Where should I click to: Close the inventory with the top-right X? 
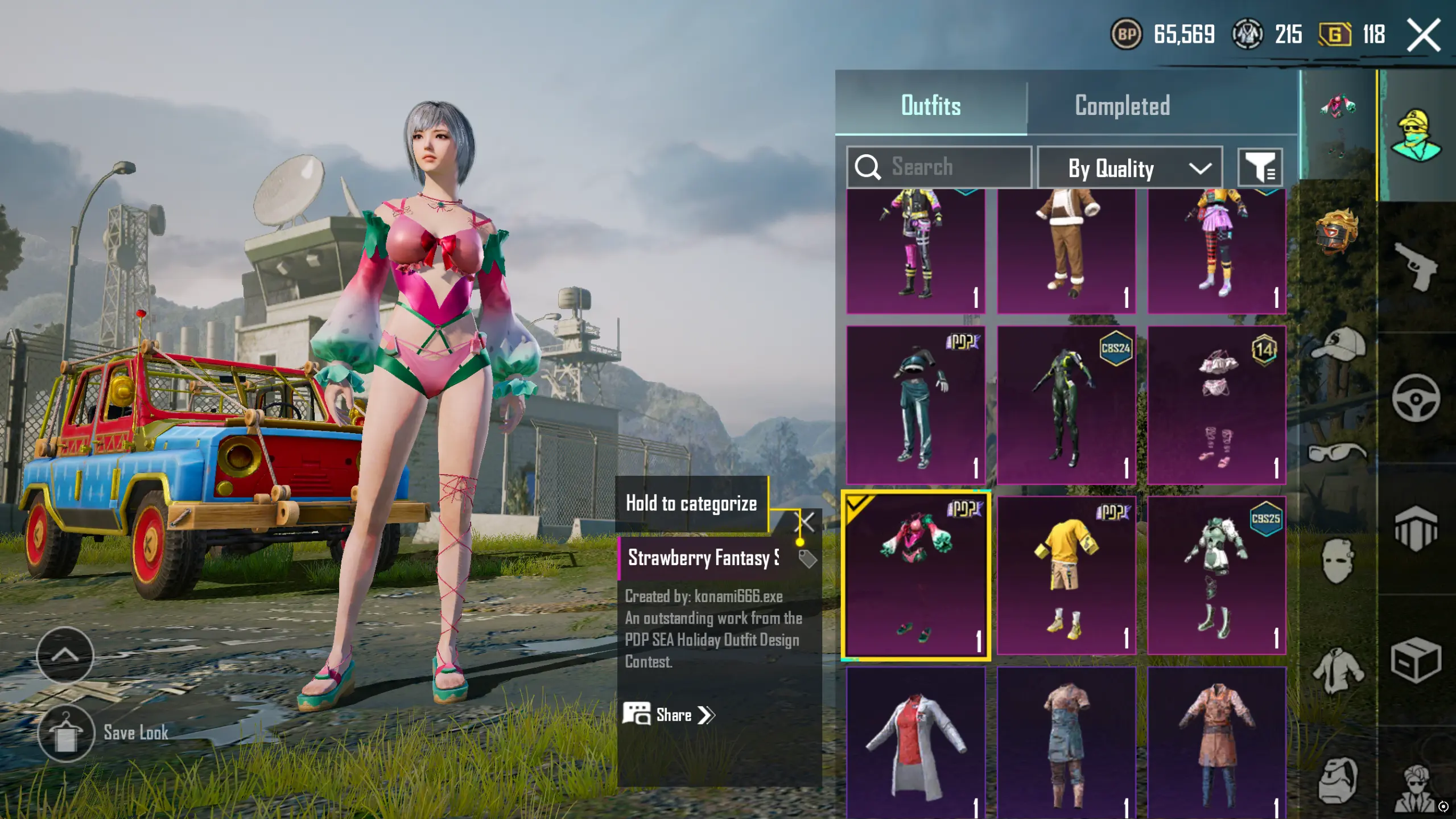pyautogui.click(x=1424, y=35)
